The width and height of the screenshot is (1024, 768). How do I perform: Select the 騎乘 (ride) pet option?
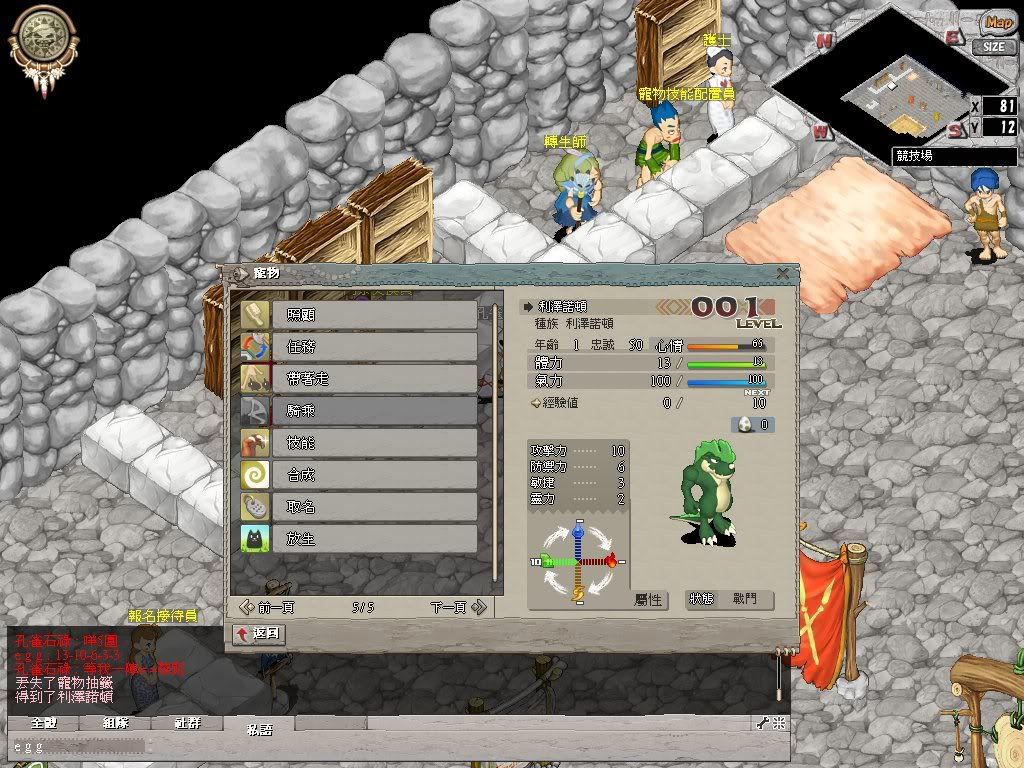pos(358,411)
